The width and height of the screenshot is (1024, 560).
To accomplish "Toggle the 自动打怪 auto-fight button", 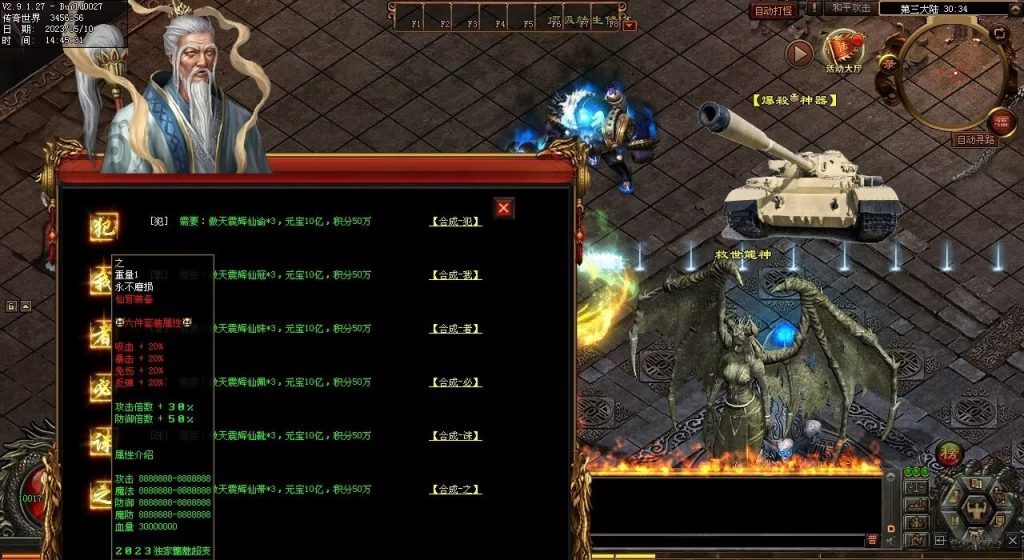I will point(773,11).
